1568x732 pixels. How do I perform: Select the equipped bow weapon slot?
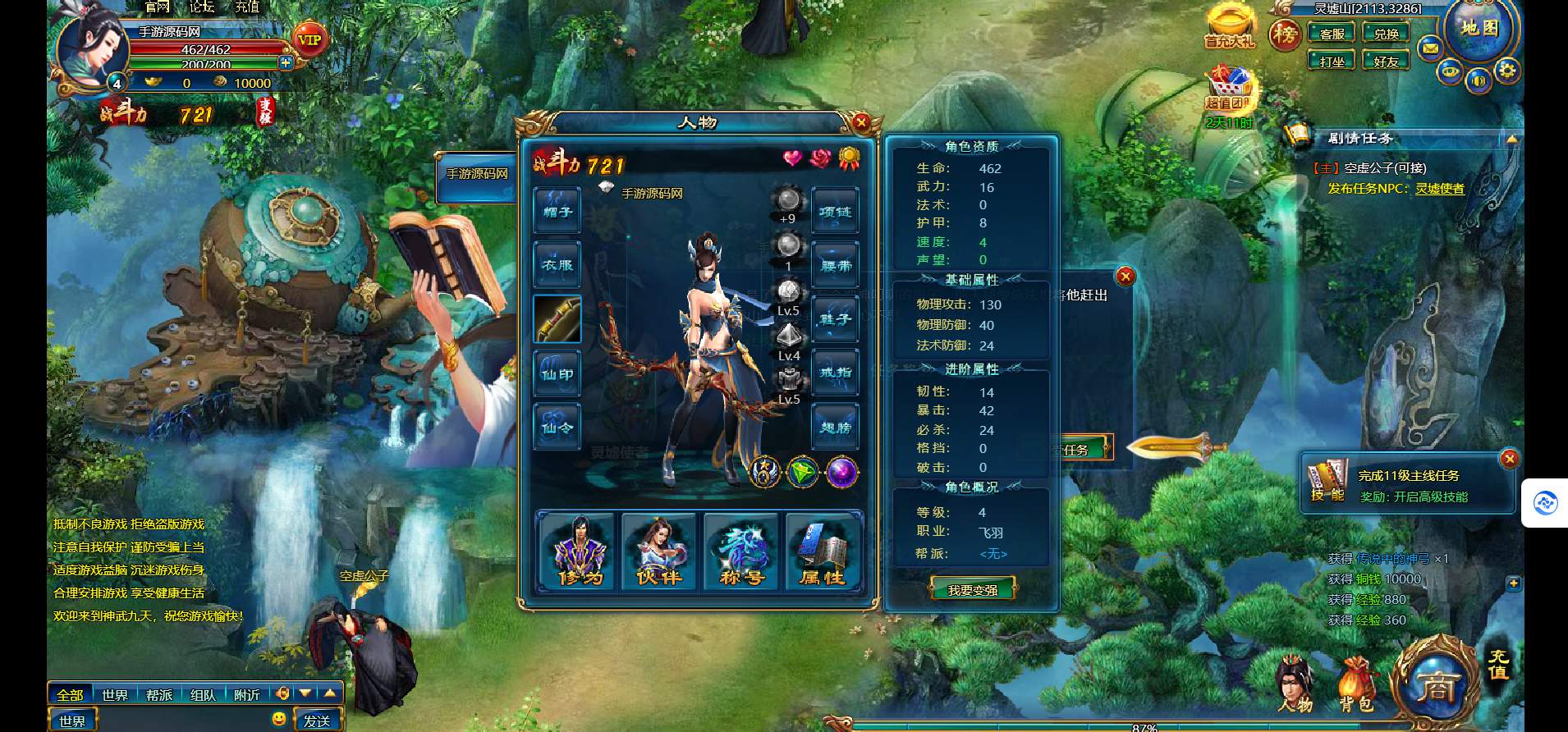pyautogui.click(x=557, y=319)
